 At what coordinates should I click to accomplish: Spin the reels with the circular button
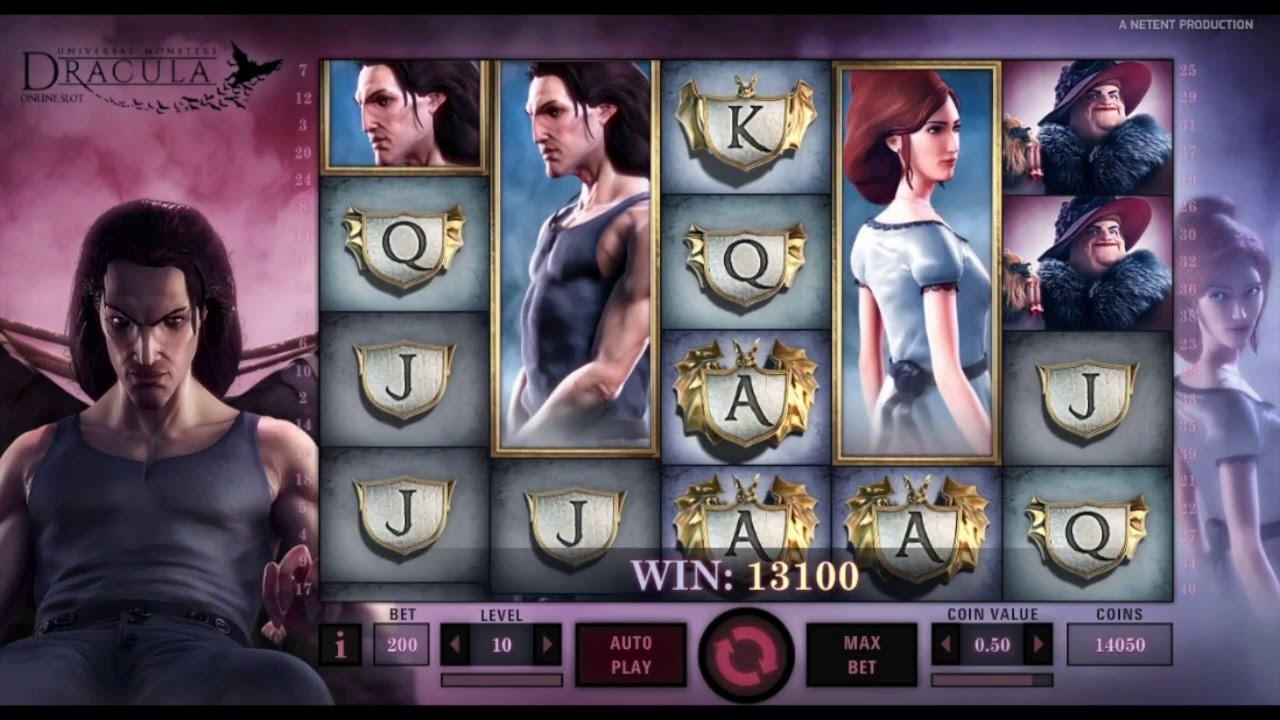pos(746,654)
